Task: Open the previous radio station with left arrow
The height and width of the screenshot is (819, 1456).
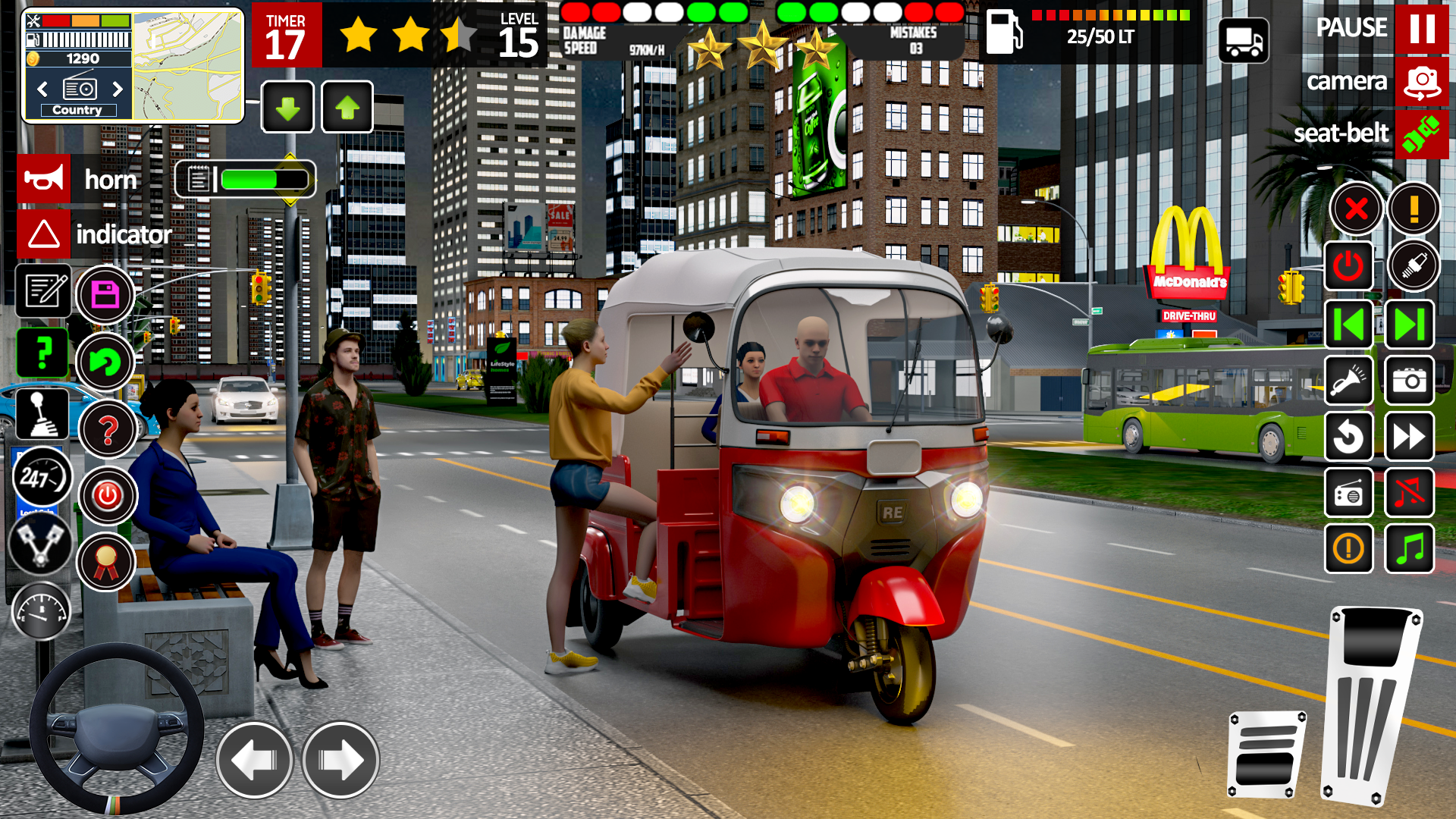Action: pos(42,89)
